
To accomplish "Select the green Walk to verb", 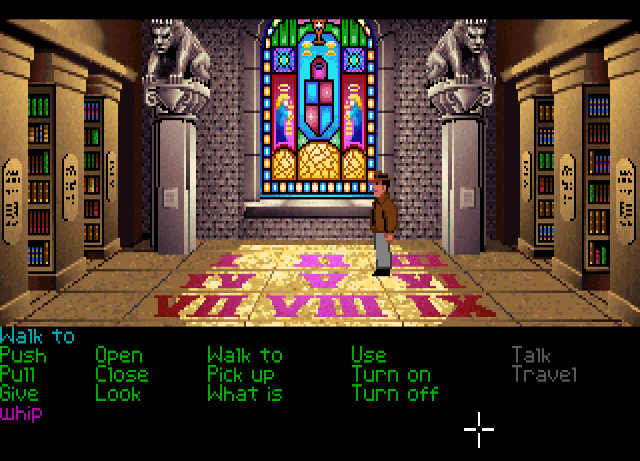I will 244,355.
